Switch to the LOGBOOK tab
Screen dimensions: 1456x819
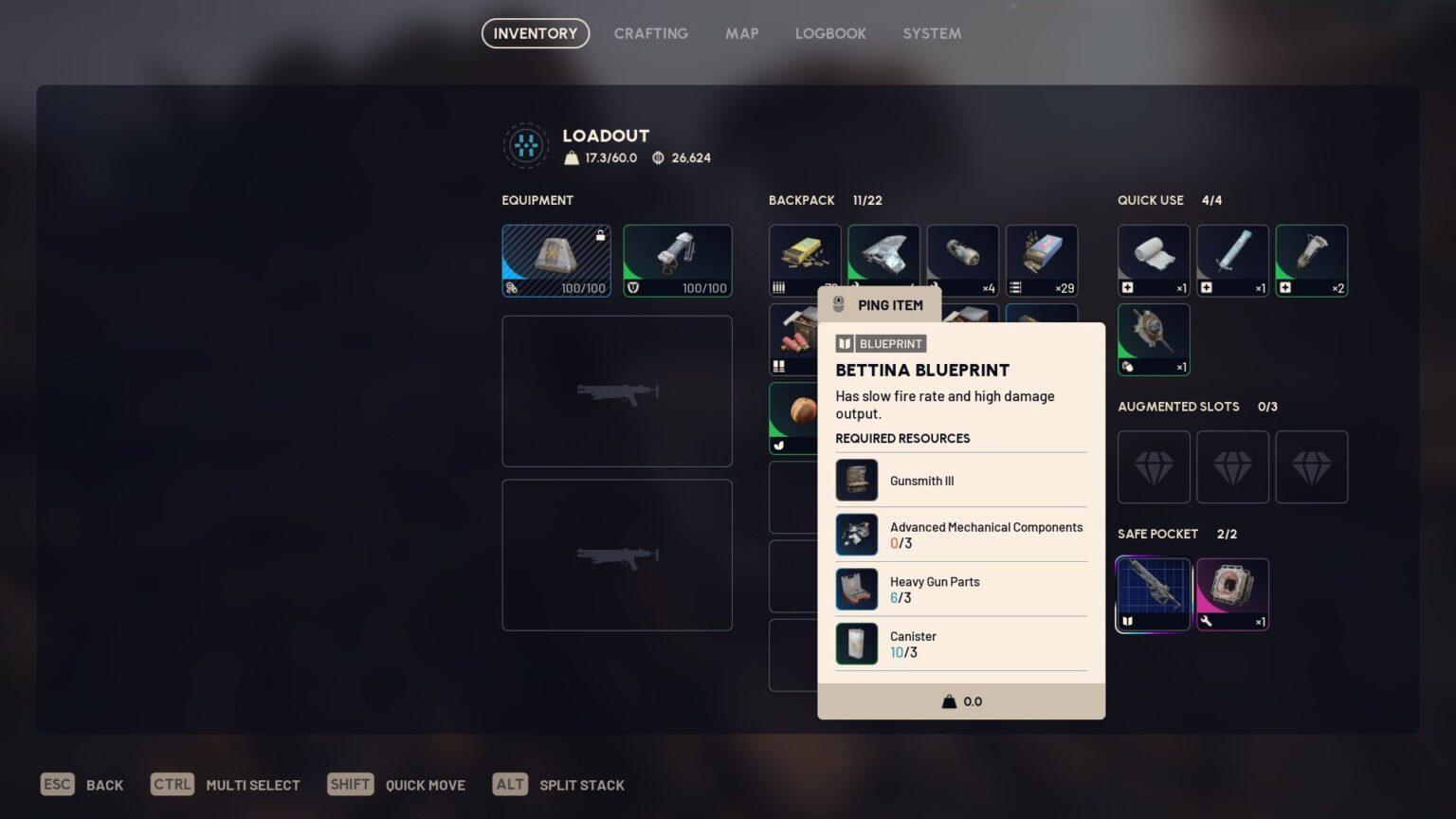click(830, 33)
